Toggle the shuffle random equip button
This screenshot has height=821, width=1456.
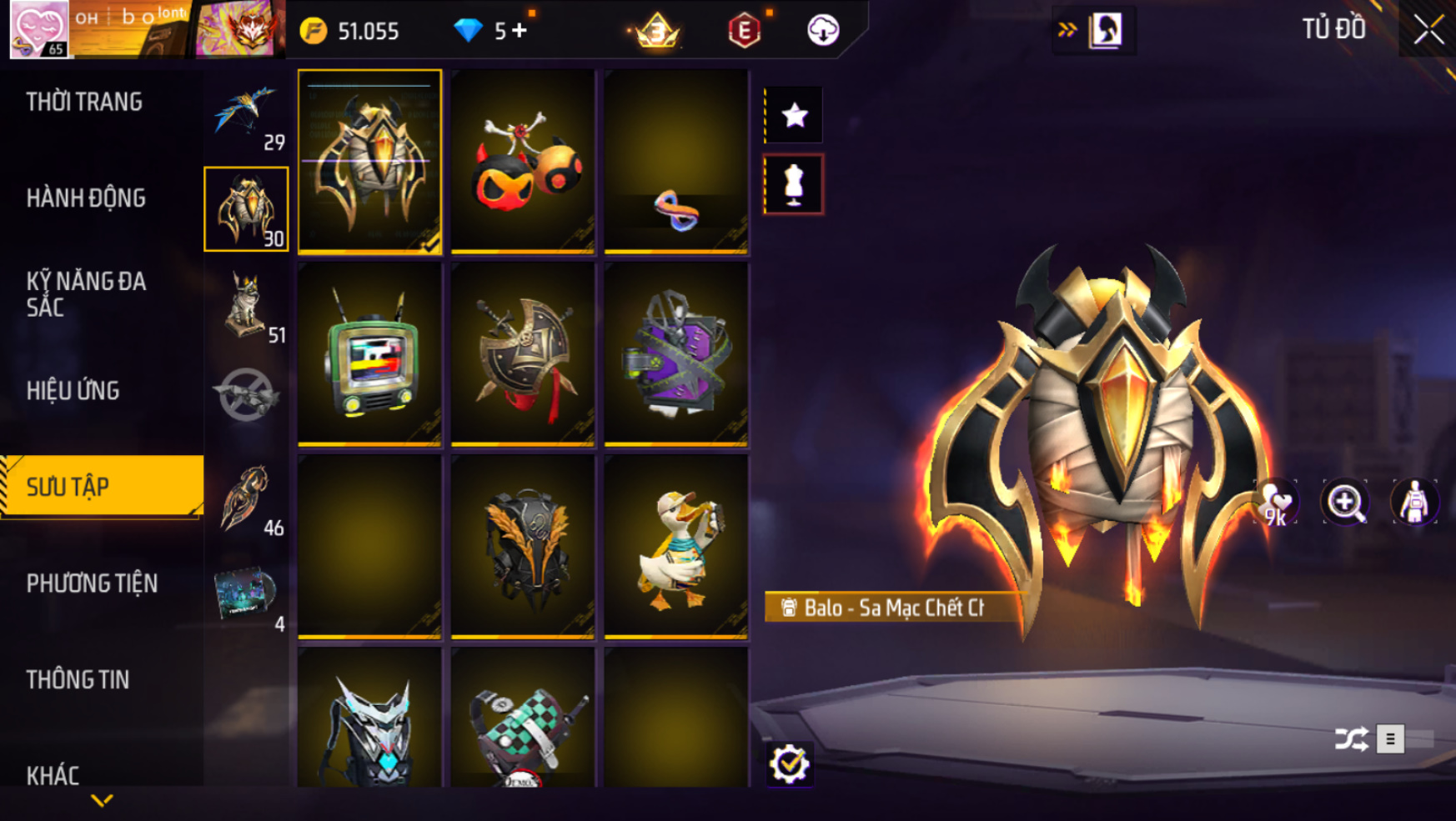pyautogui.click(x=1351, y=738)
